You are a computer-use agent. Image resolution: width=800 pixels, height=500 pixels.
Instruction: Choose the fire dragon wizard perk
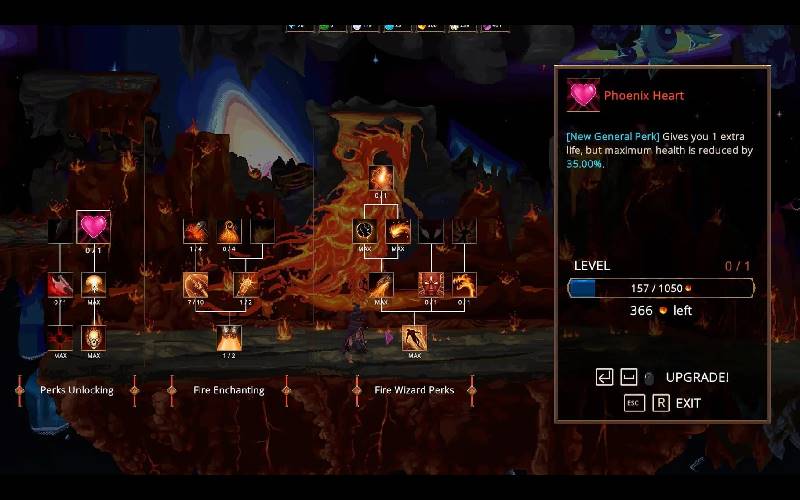pos(465,284)
